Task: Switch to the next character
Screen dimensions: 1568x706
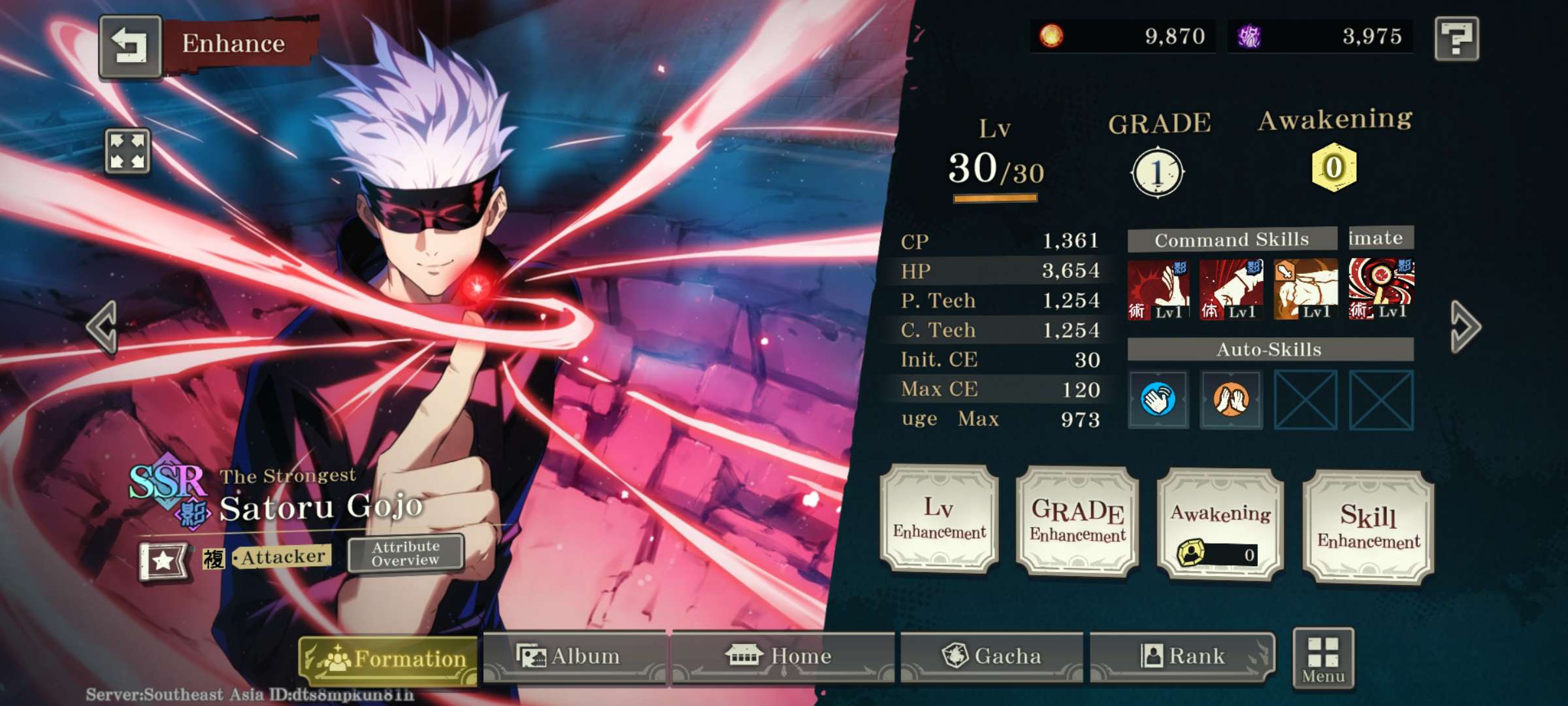Action: tap(1465, 327)
